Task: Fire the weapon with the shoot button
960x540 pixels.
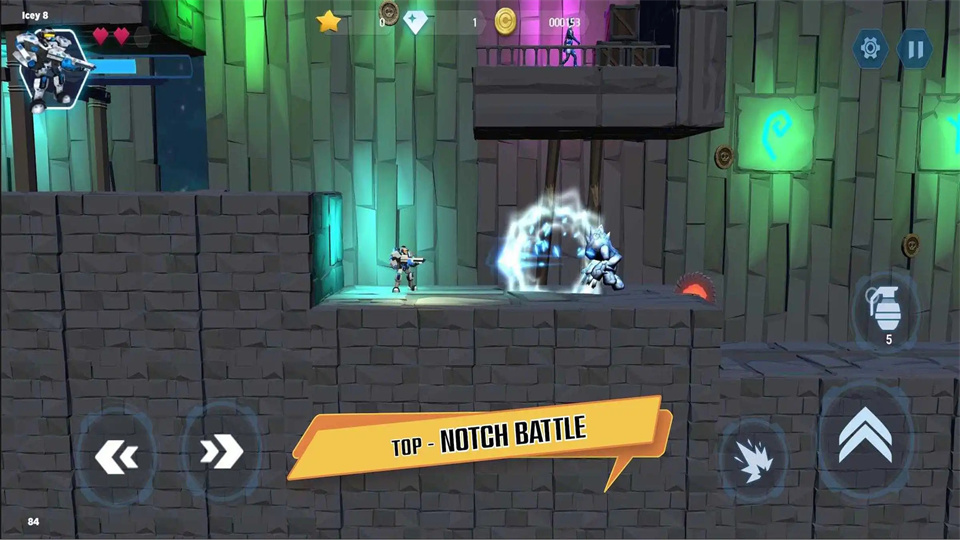Action: (x=752, y=460)
